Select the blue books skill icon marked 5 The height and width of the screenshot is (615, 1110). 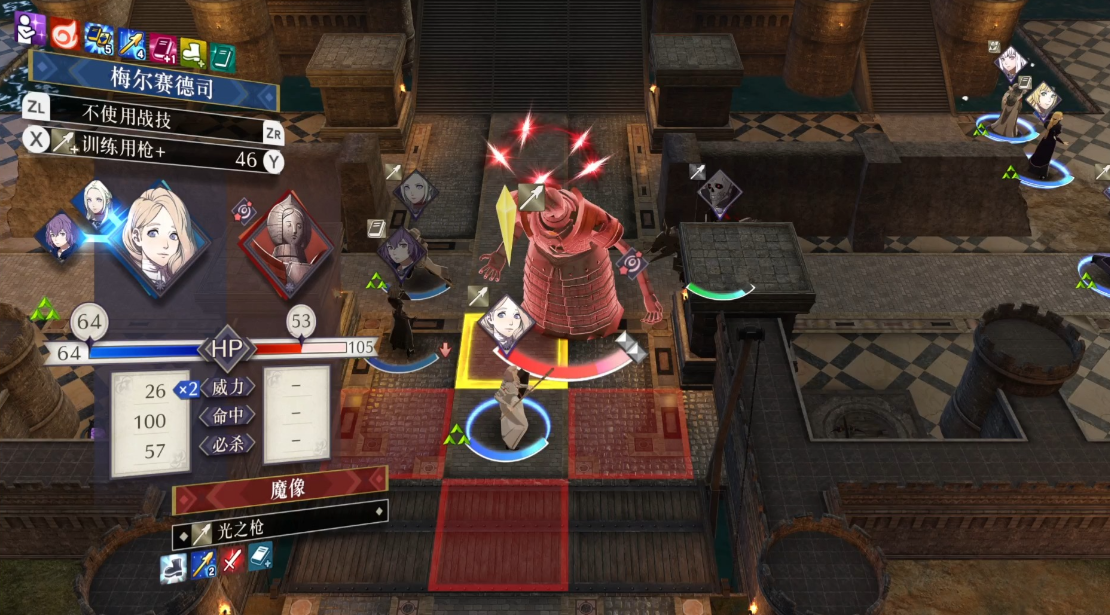98,38
